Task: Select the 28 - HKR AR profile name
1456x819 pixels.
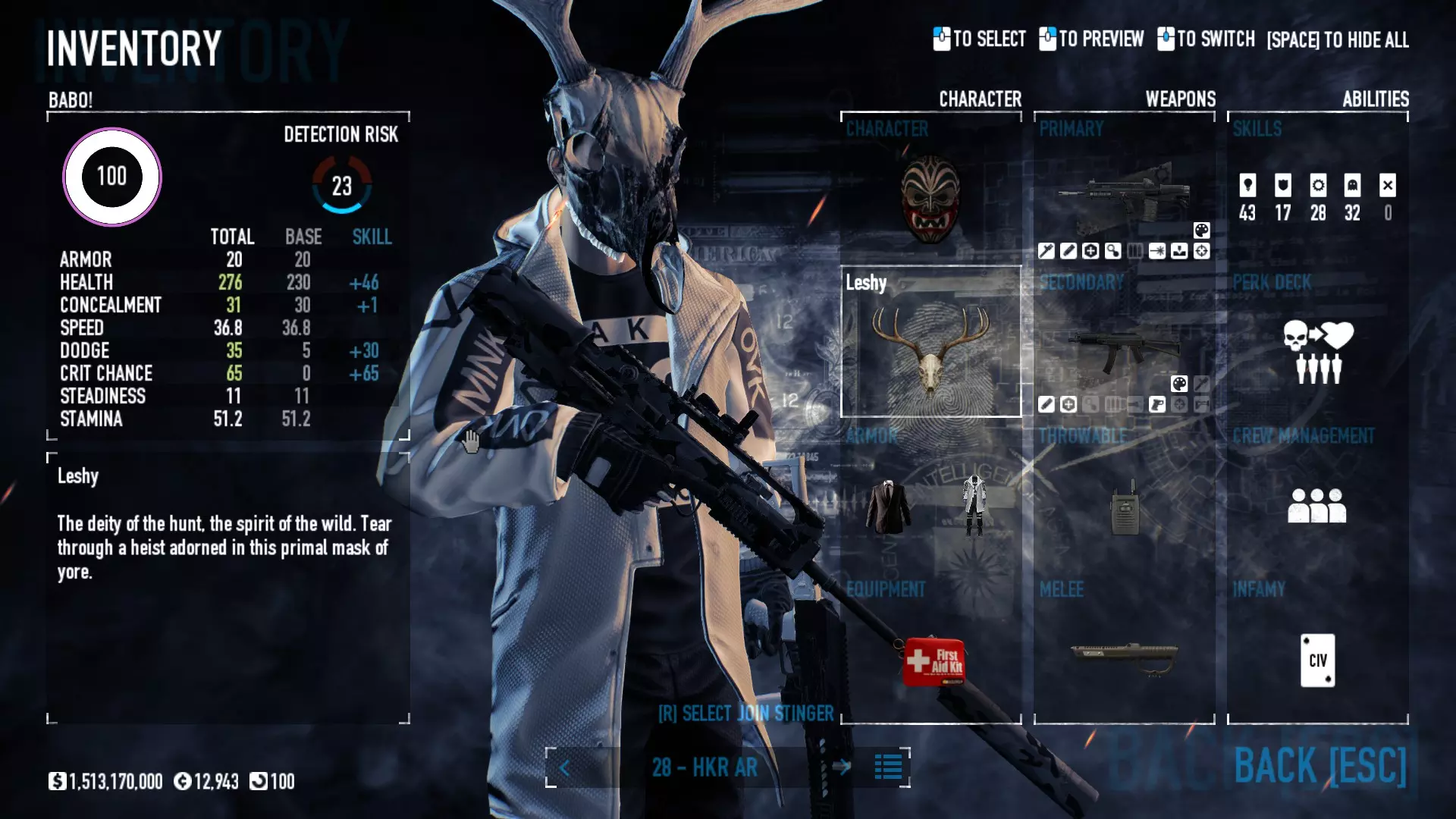Action: [704, 767]
